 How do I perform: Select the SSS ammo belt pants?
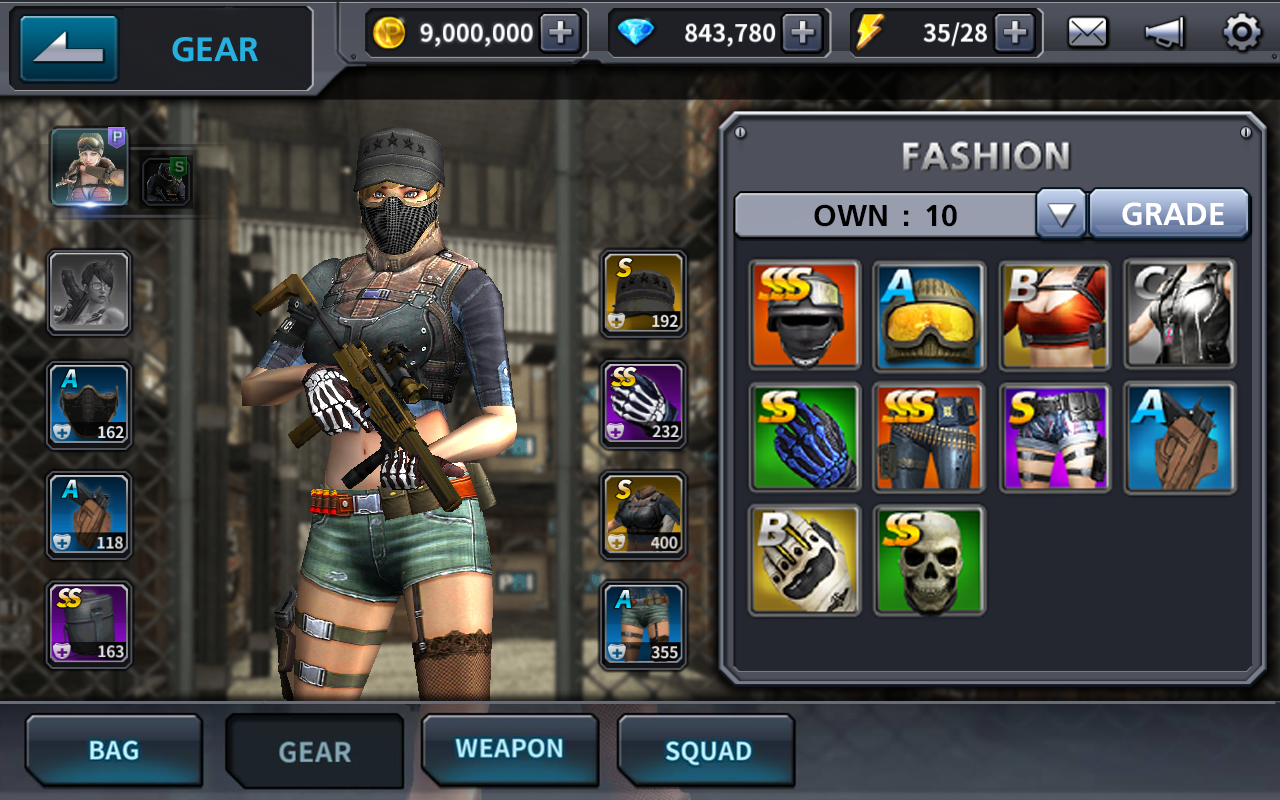929,438
